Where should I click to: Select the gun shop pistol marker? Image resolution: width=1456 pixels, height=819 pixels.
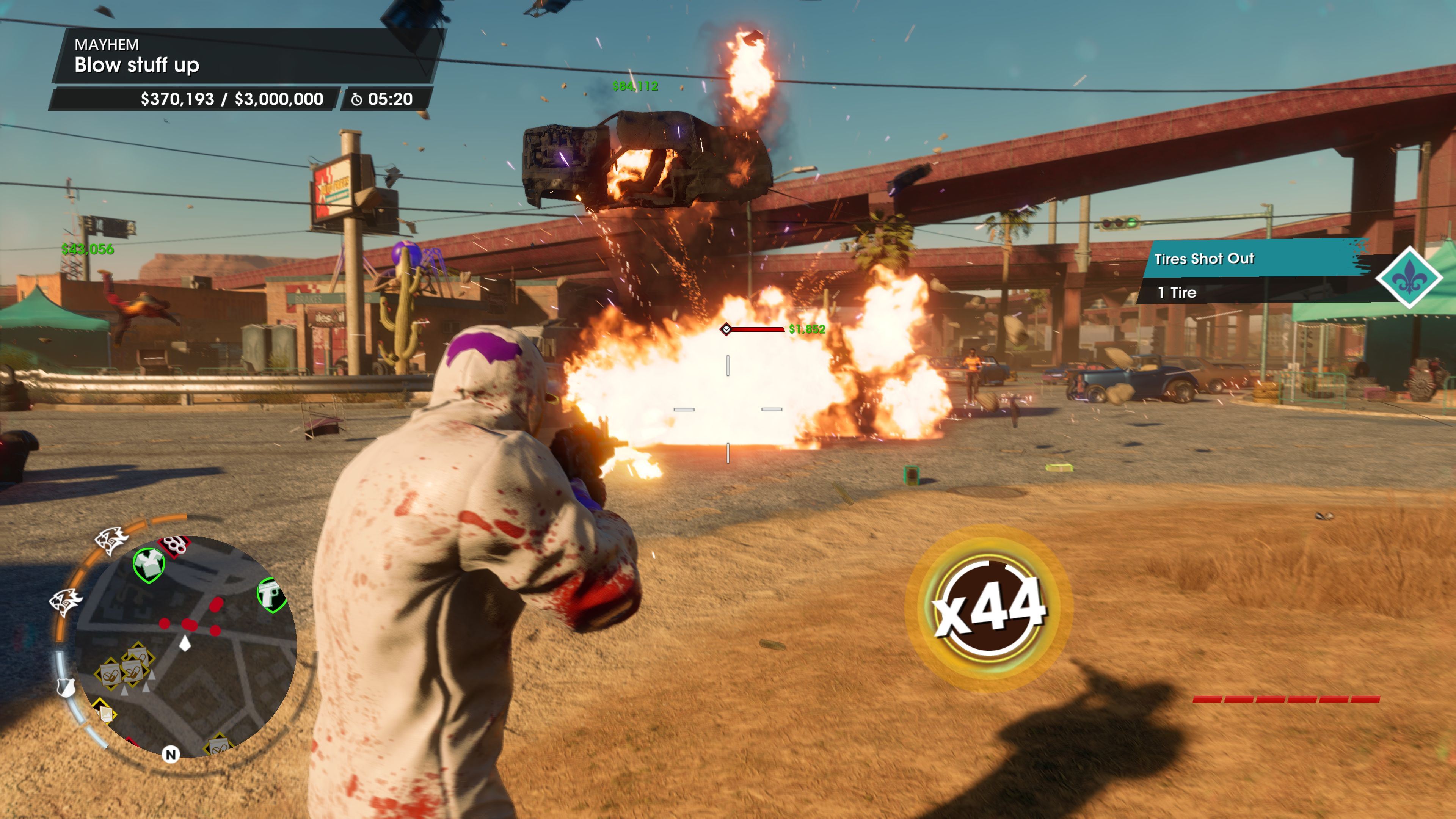pyautogui.click(x=271, y=595)
